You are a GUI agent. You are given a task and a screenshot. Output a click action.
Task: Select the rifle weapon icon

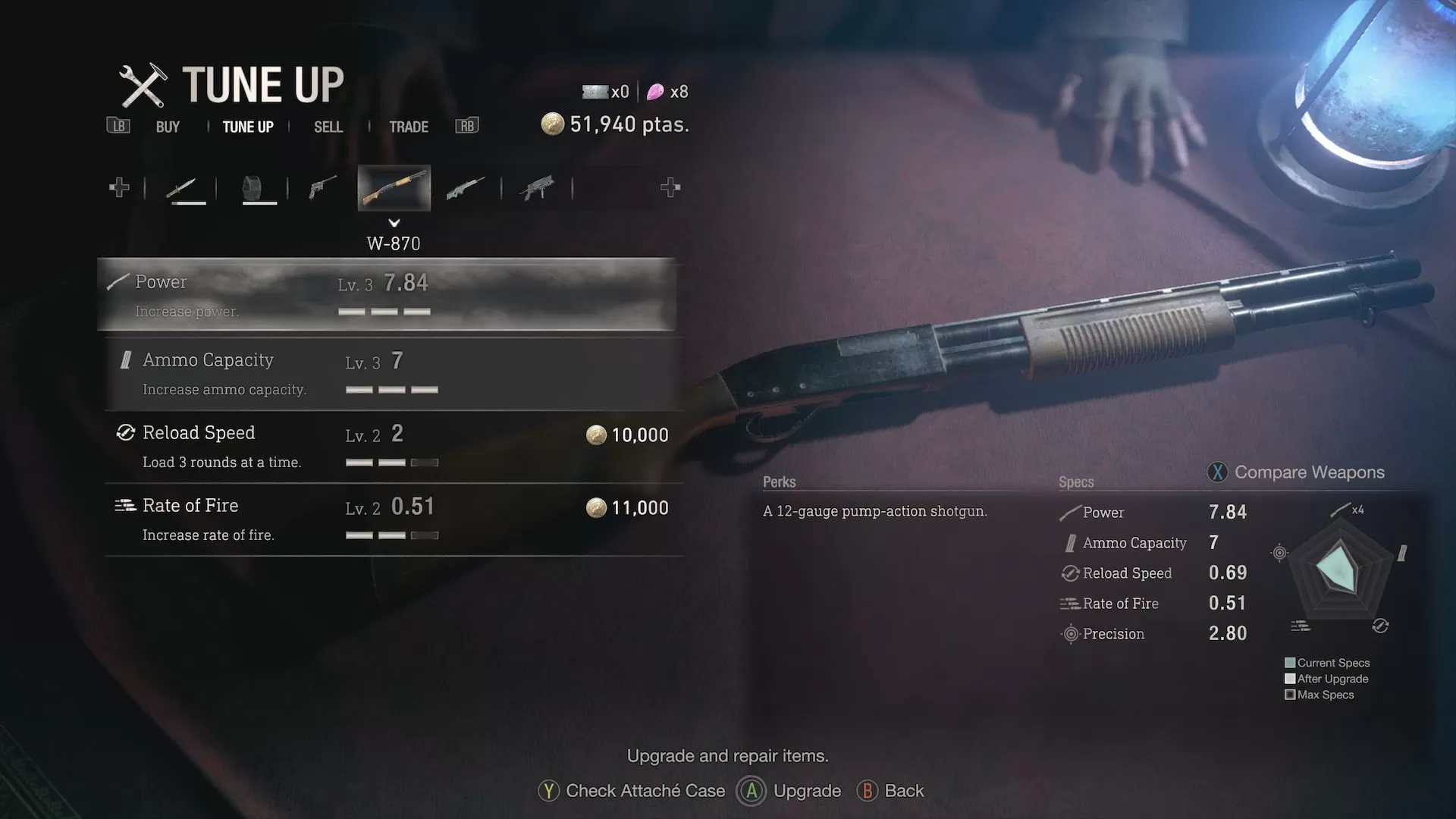coord(466,188)
